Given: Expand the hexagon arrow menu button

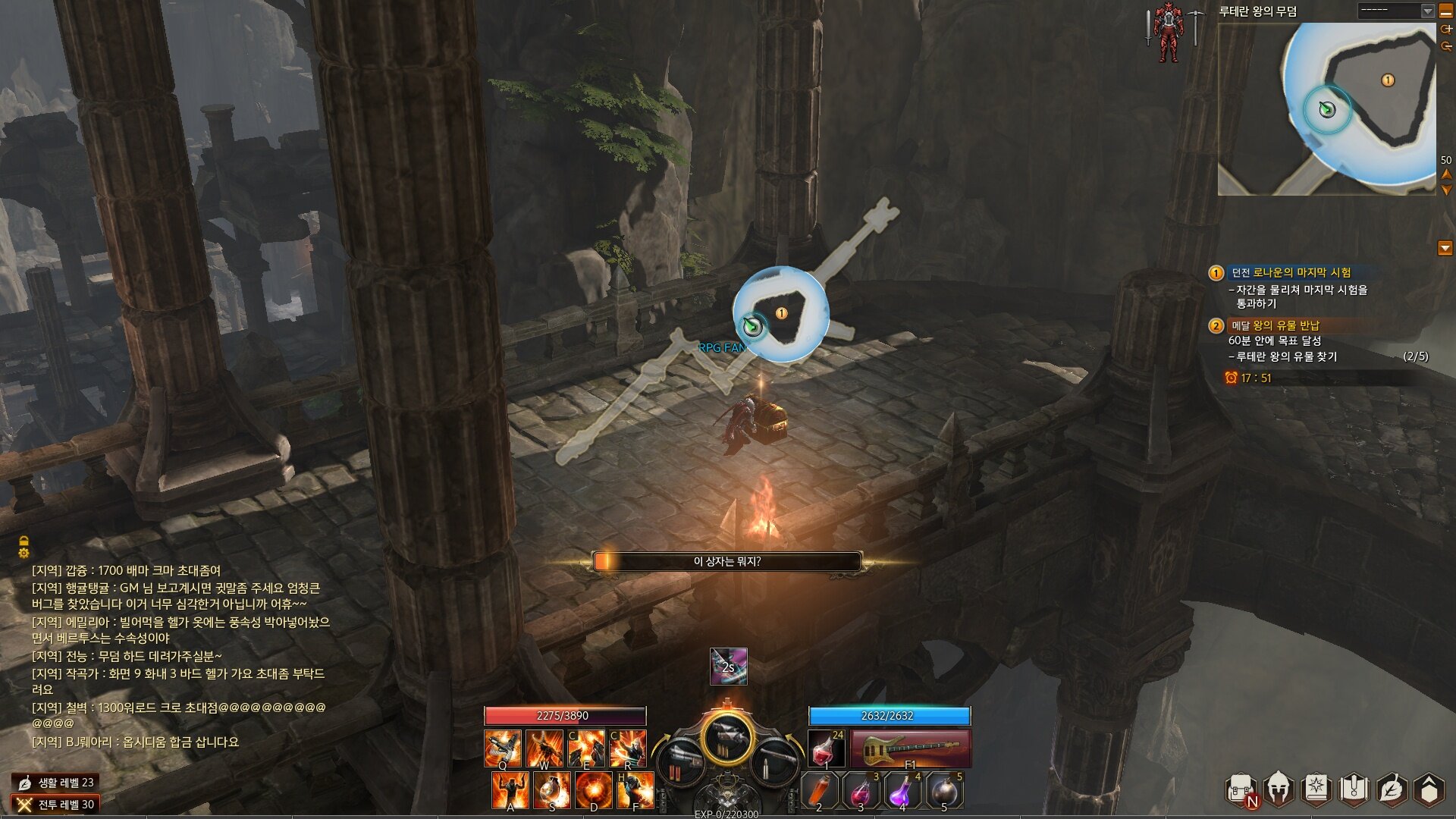Looking at the screenshot, I should click(x=1429, y=789).
